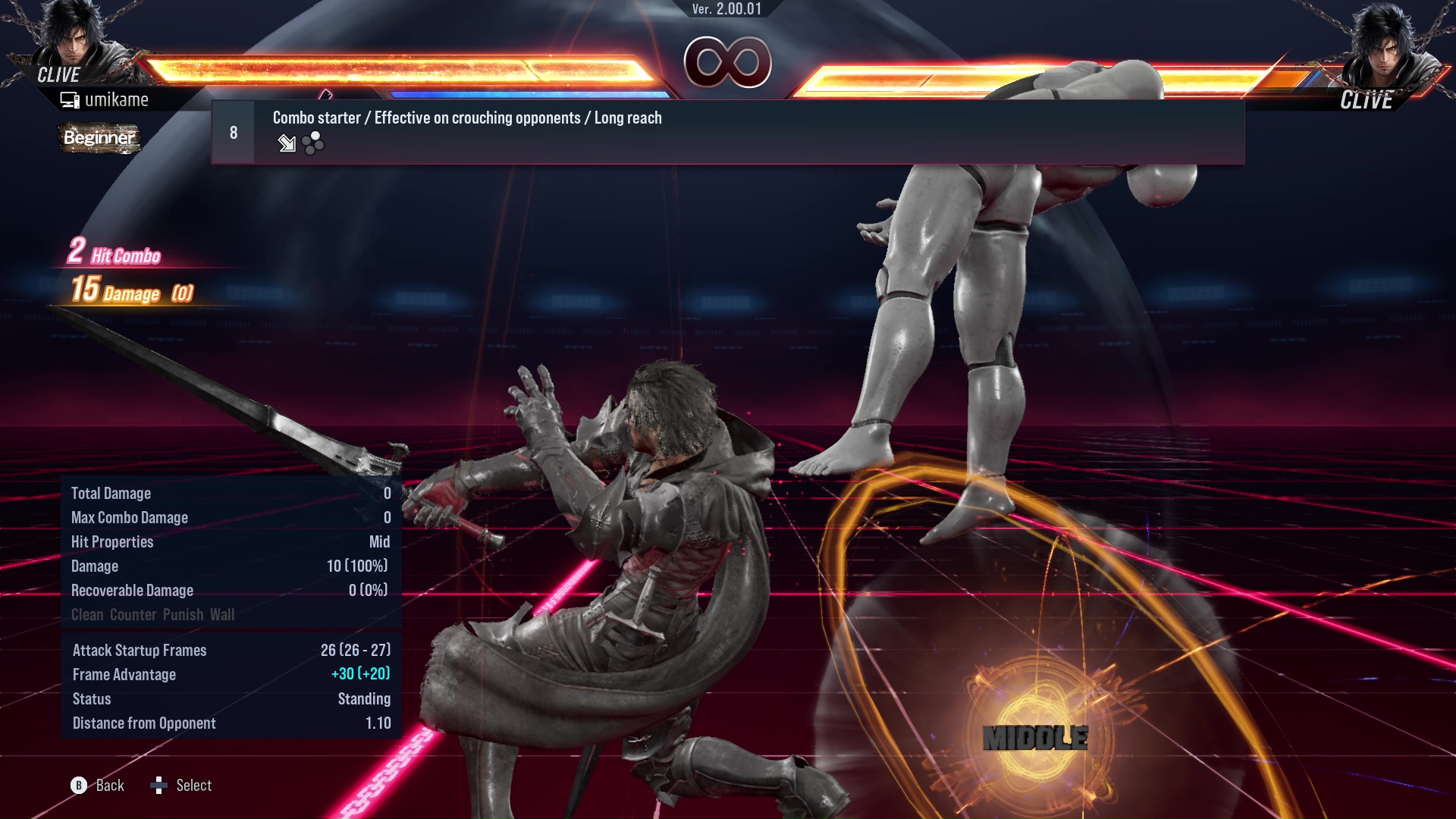Click the Beginner rank emblem
Screen dimensions: 1456x819
[99, 139]
